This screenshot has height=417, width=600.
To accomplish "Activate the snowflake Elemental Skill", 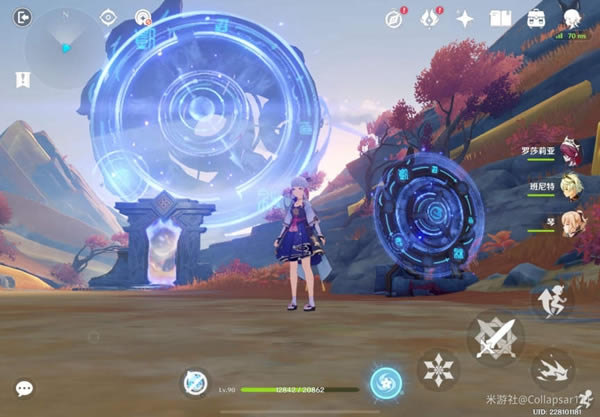I will click(437, 368).
